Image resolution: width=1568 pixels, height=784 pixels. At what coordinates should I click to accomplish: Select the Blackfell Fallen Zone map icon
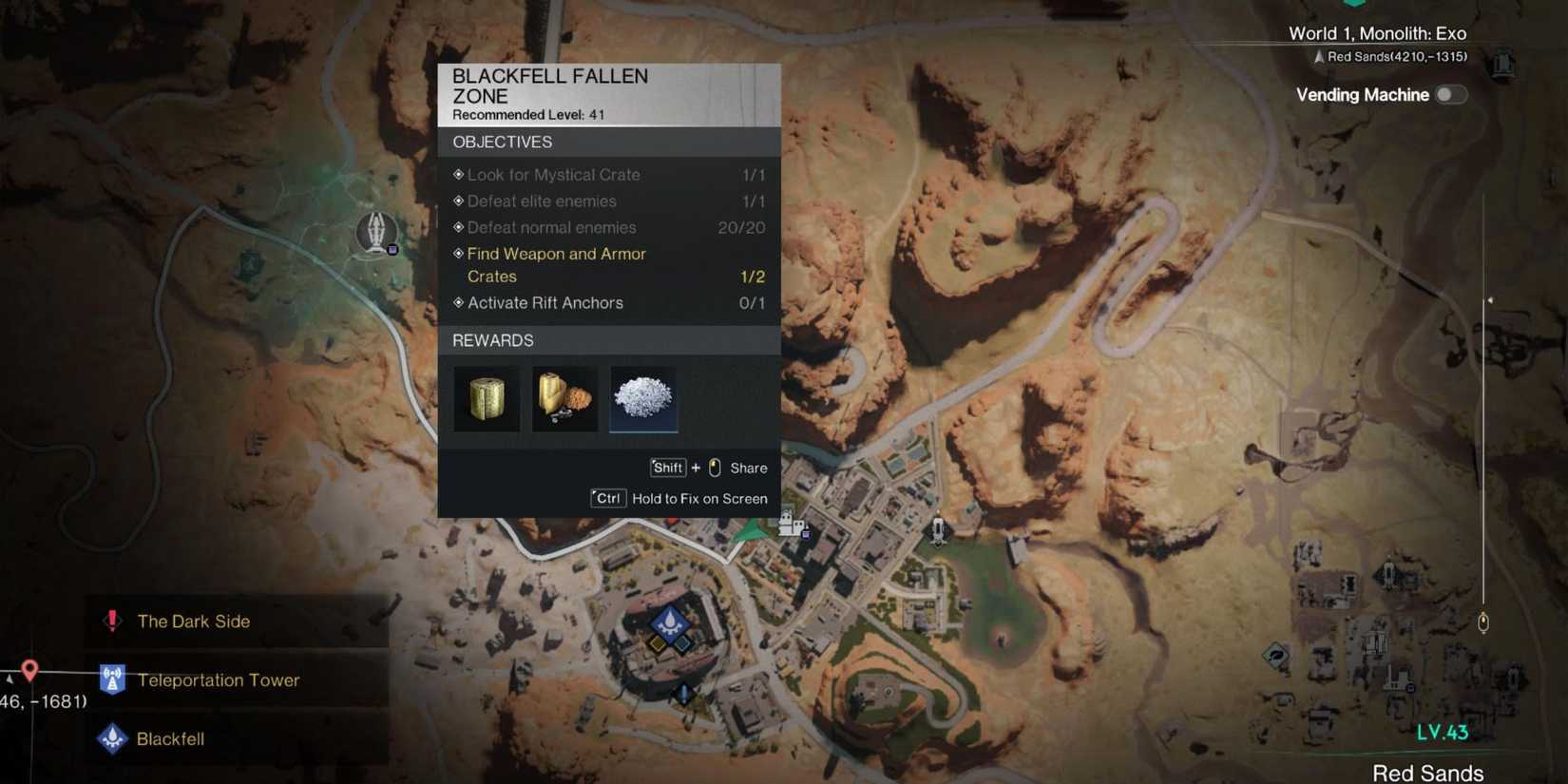pos(376,231)
